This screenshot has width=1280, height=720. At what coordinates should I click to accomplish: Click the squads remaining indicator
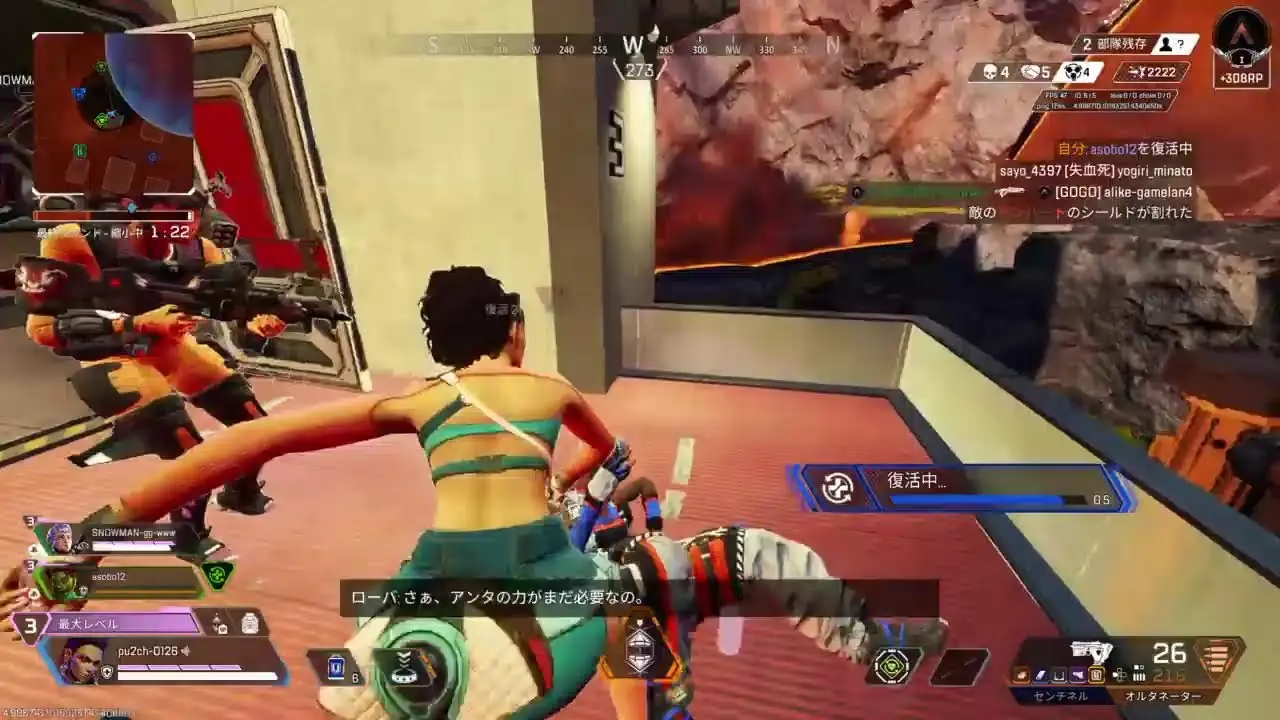1136,45
